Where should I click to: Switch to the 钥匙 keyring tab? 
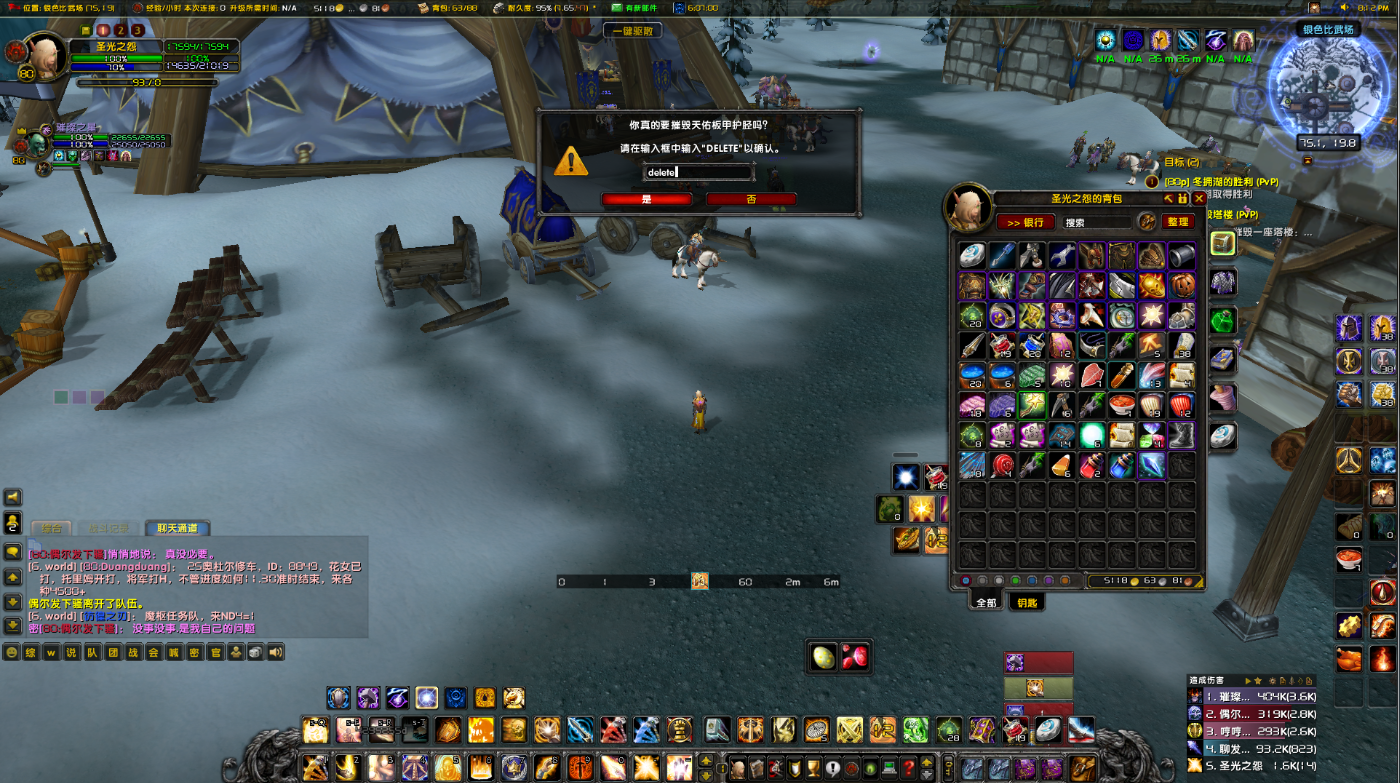pos(1027,602)
